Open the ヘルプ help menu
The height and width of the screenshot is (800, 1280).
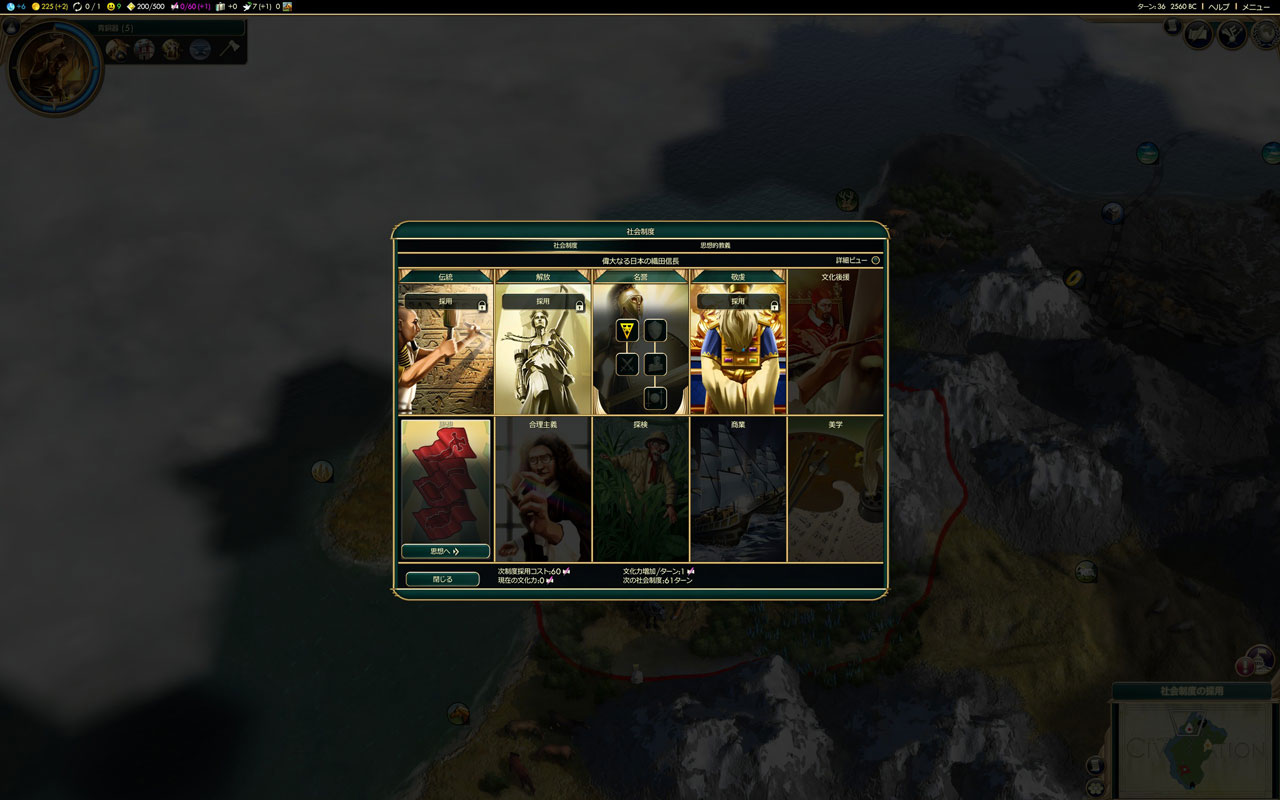pyautogui.click(x=1219, y=7)
